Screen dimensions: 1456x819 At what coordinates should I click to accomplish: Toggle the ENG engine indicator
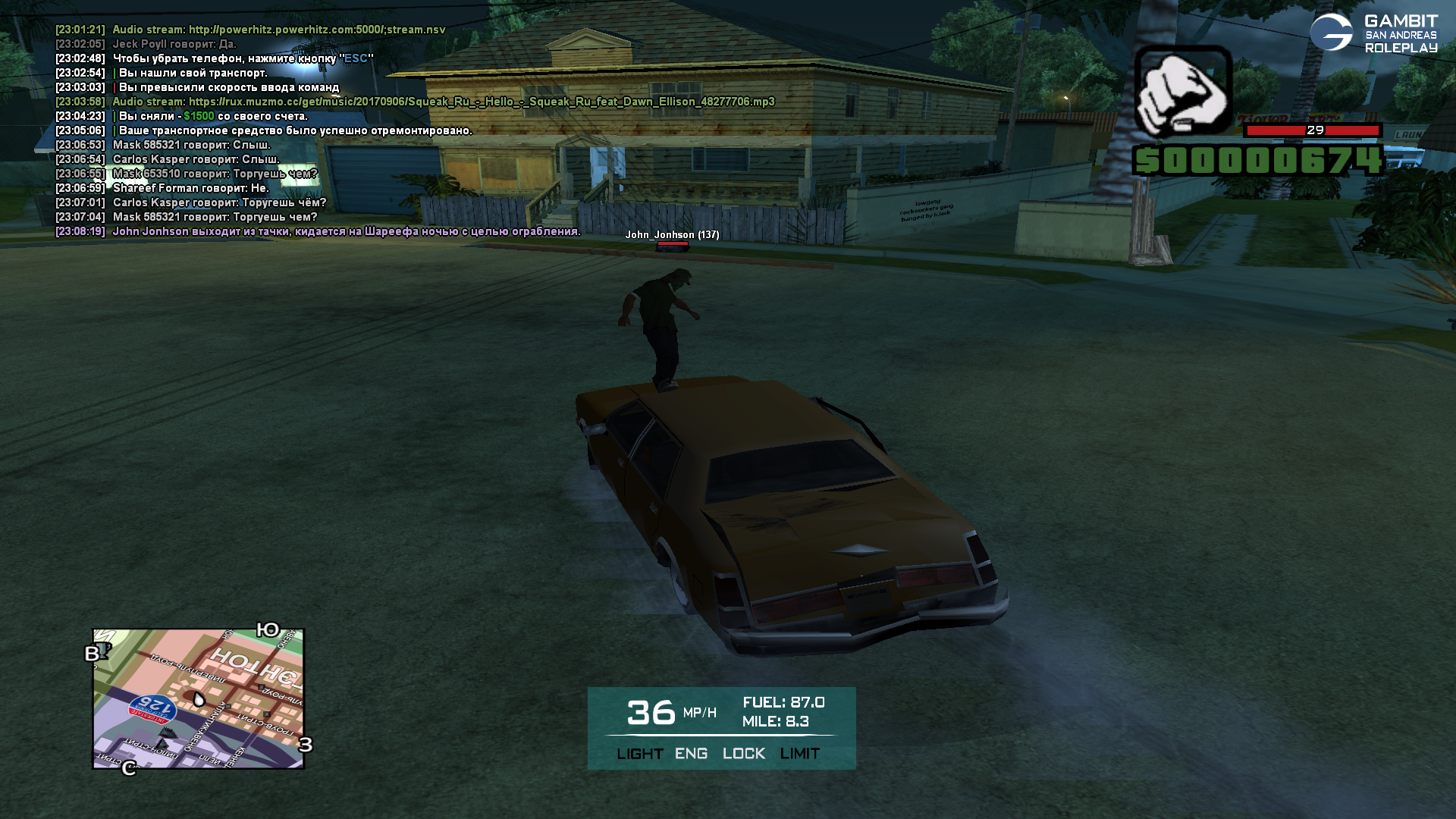click(x=691, y=754)
